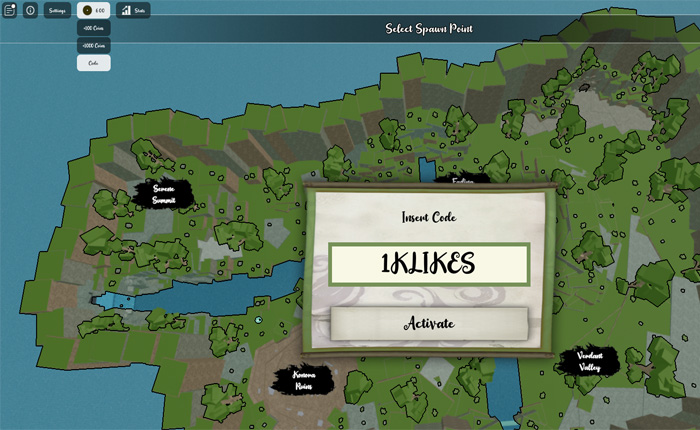The image size is (700, 430).
Task: Select the Code option under coins
Action: tap(94, 63)
